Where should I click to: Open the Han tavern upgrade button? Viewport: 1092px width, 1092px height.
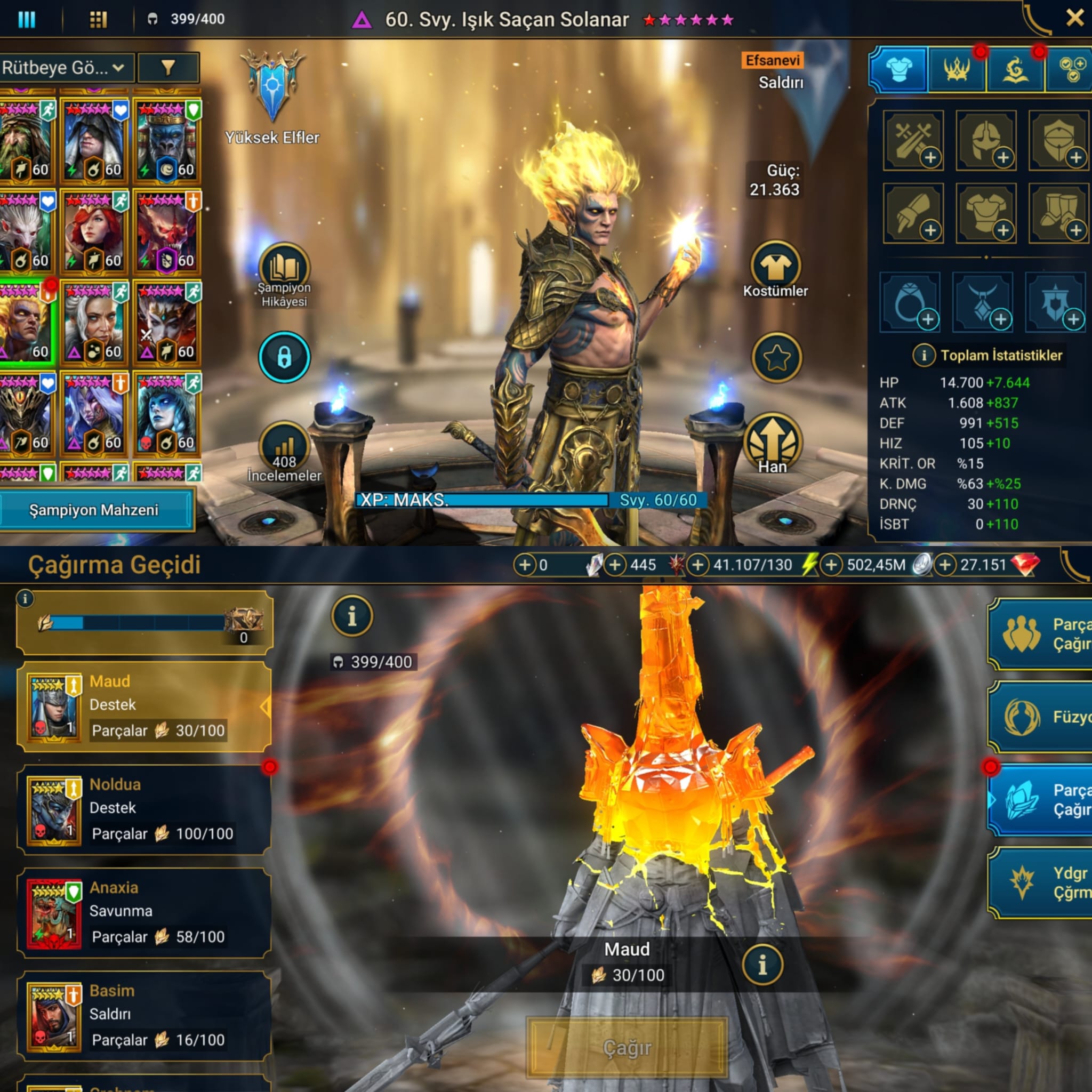pos(773,444)
